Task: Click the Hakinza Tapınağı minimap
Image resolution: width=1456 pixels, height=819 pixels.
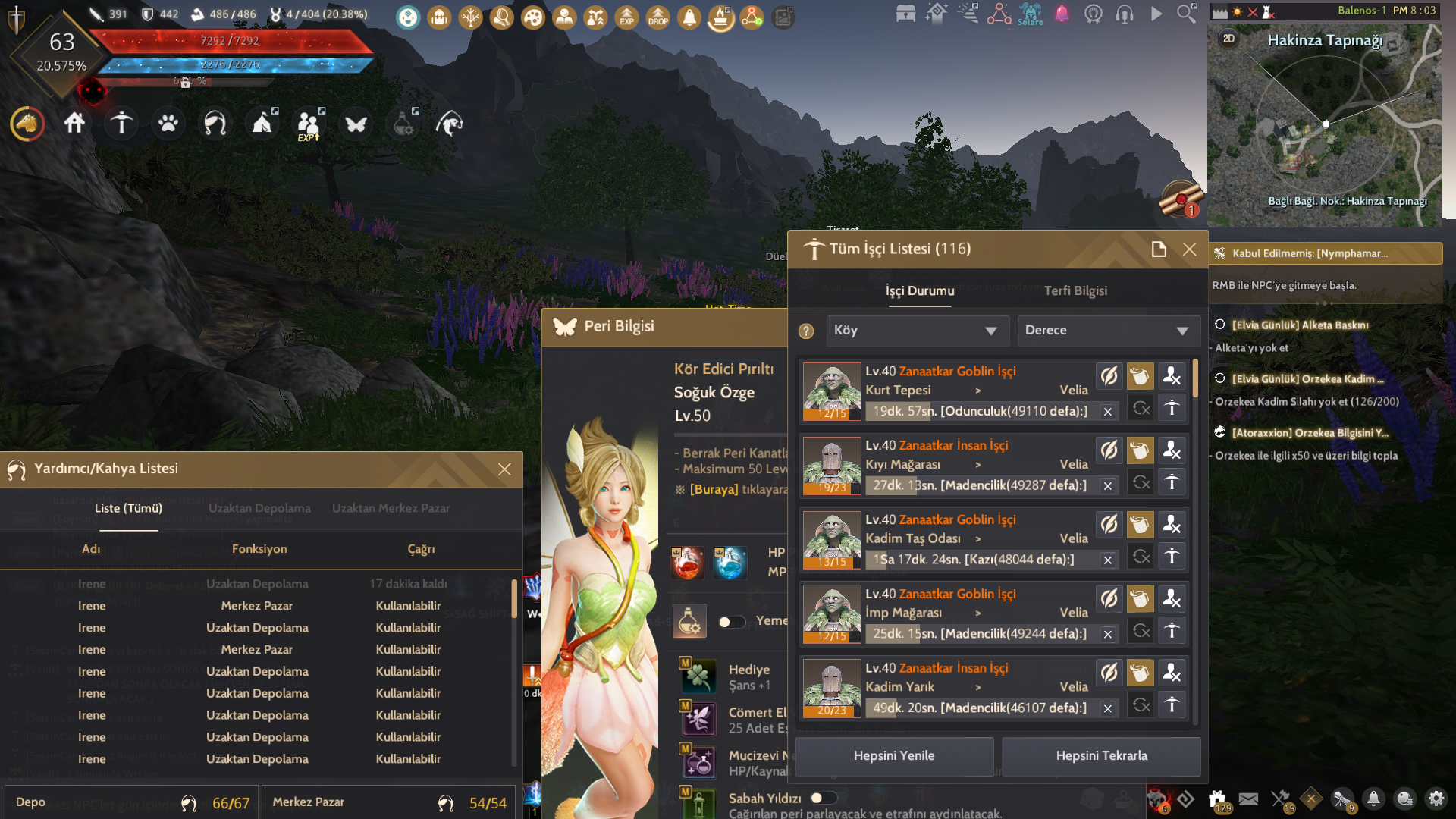Action: click(1324, 129)
